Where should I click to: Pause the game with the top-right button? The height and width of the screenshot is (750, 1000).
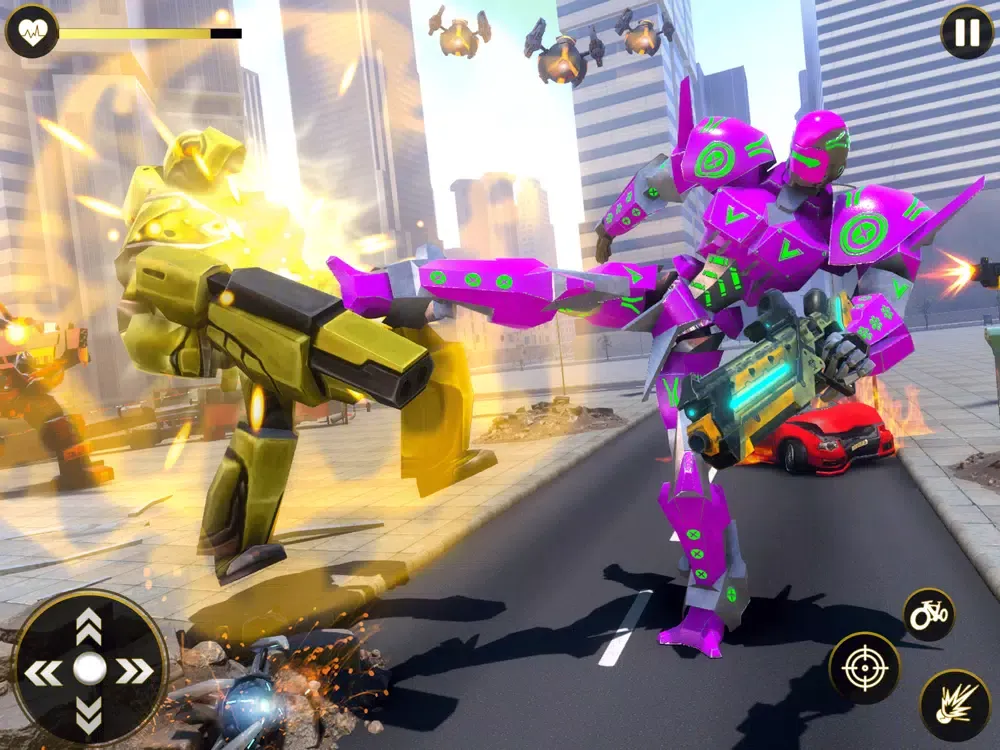966,33
